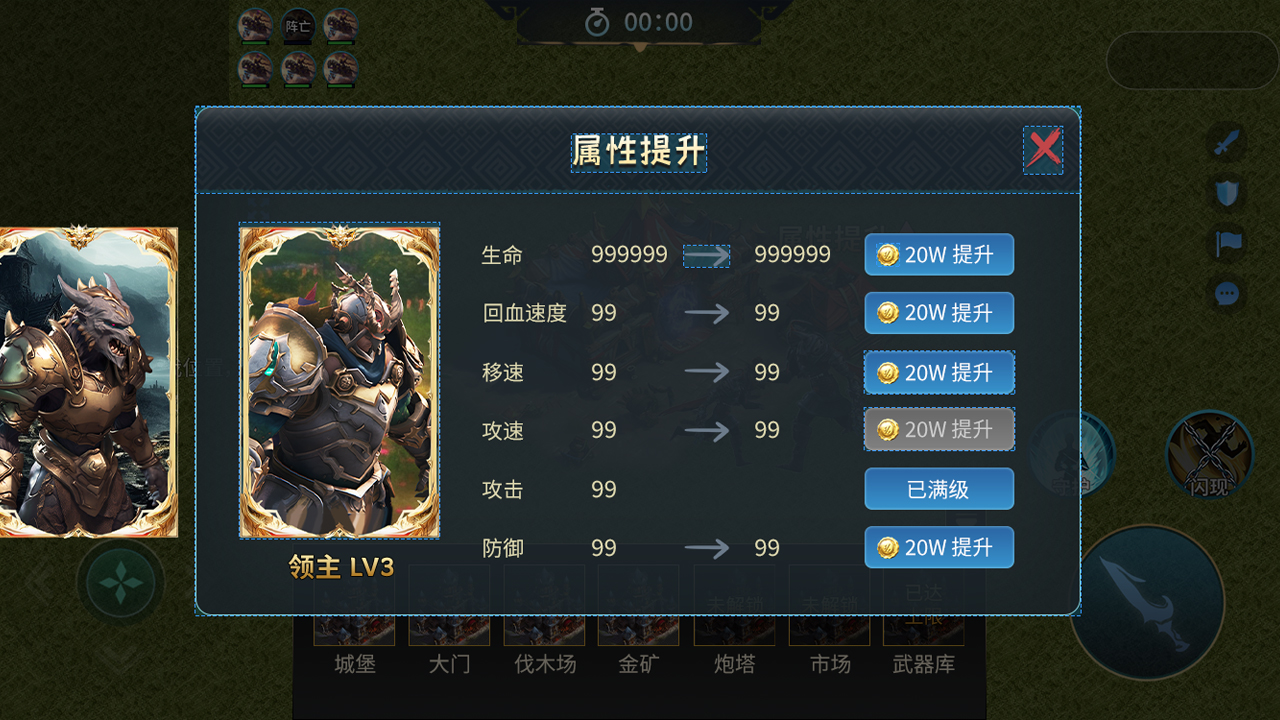Image resolution: width=1280 pixels, height=720 pixels.
Task: Click the grayed 20W 提升 button for 攻速
Action: 939,430
